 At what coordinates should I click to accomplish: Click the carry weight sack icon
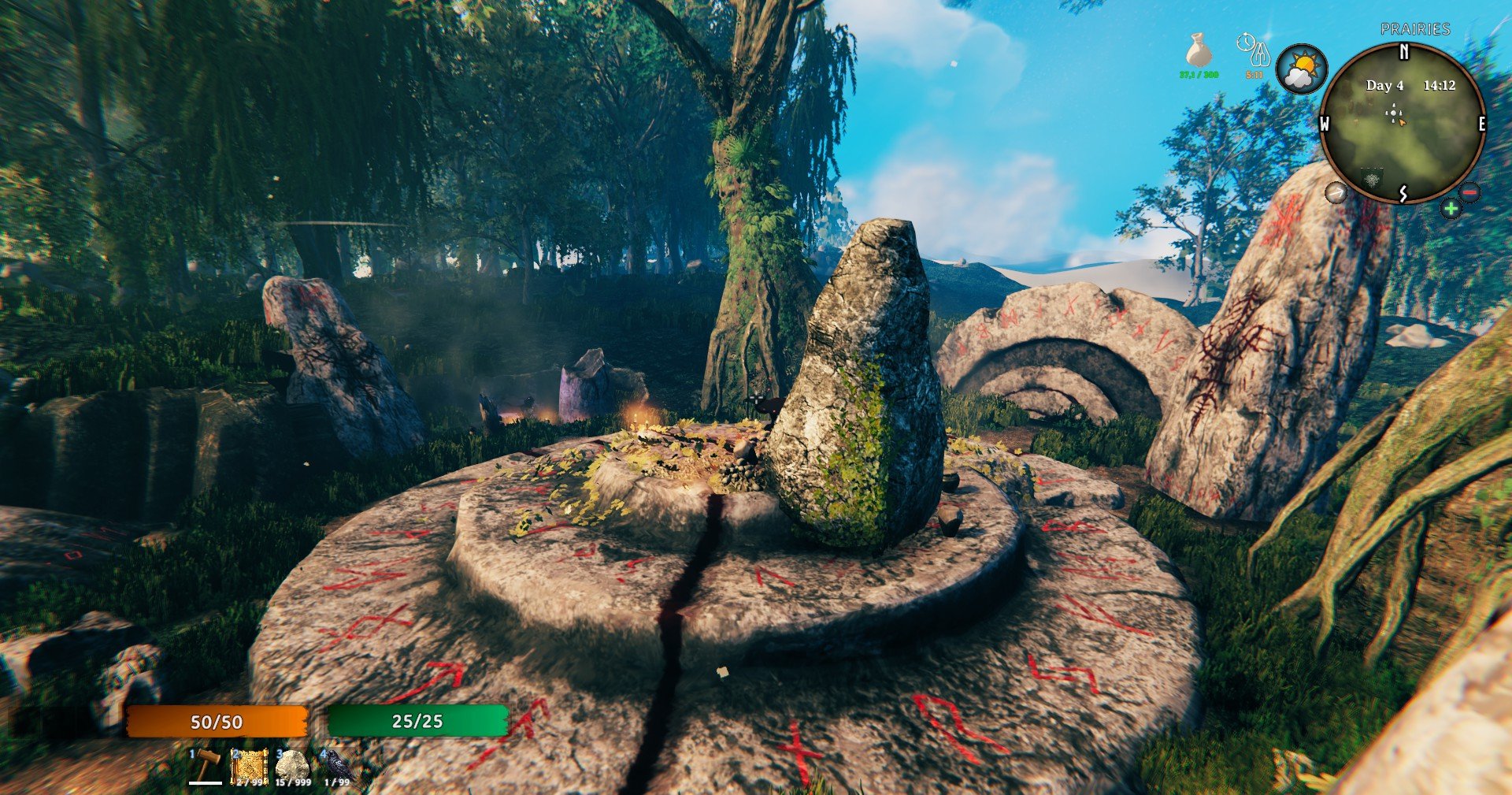[1199, 51]
